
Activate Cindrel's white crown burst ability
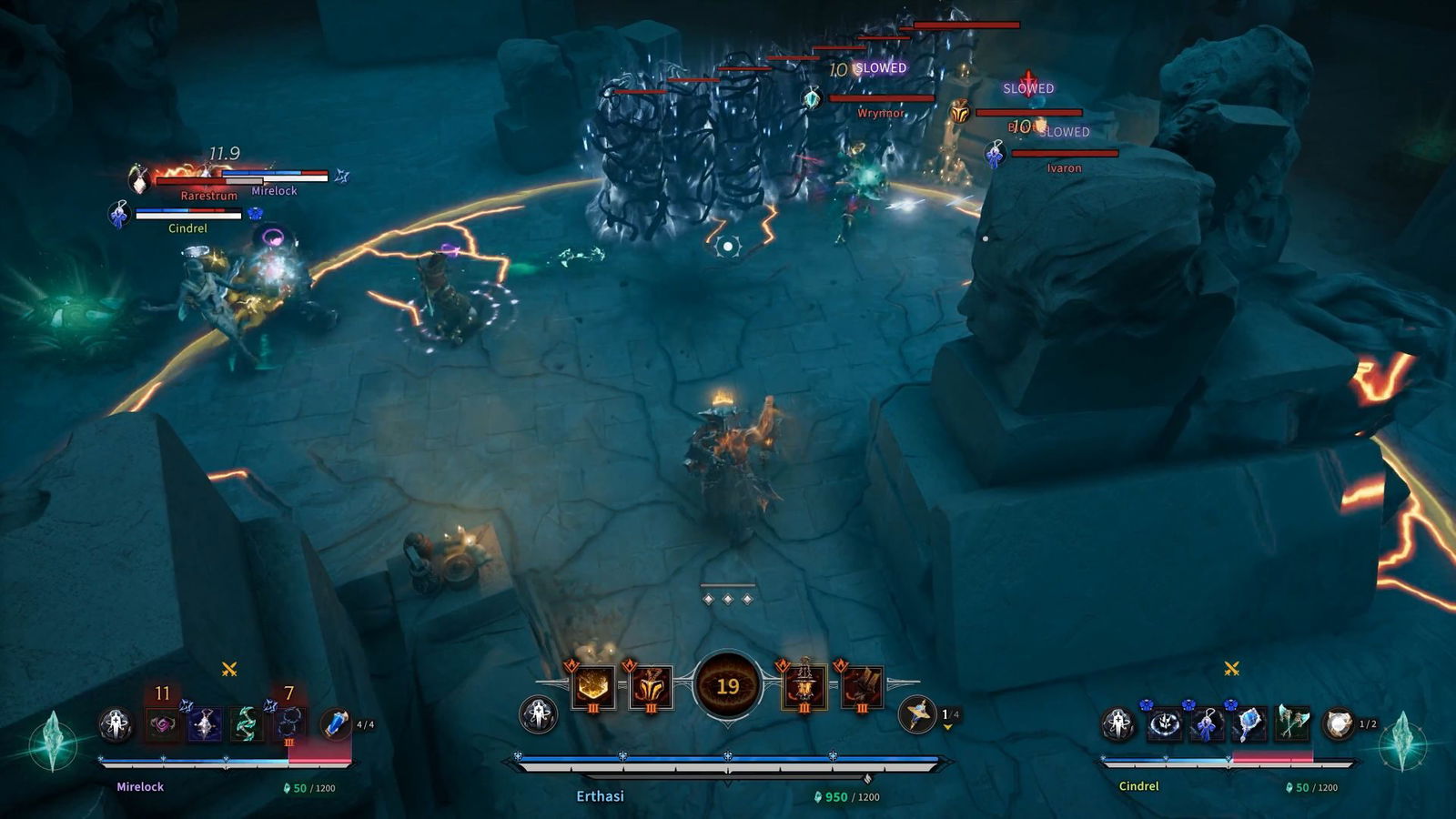point(1164,724)
